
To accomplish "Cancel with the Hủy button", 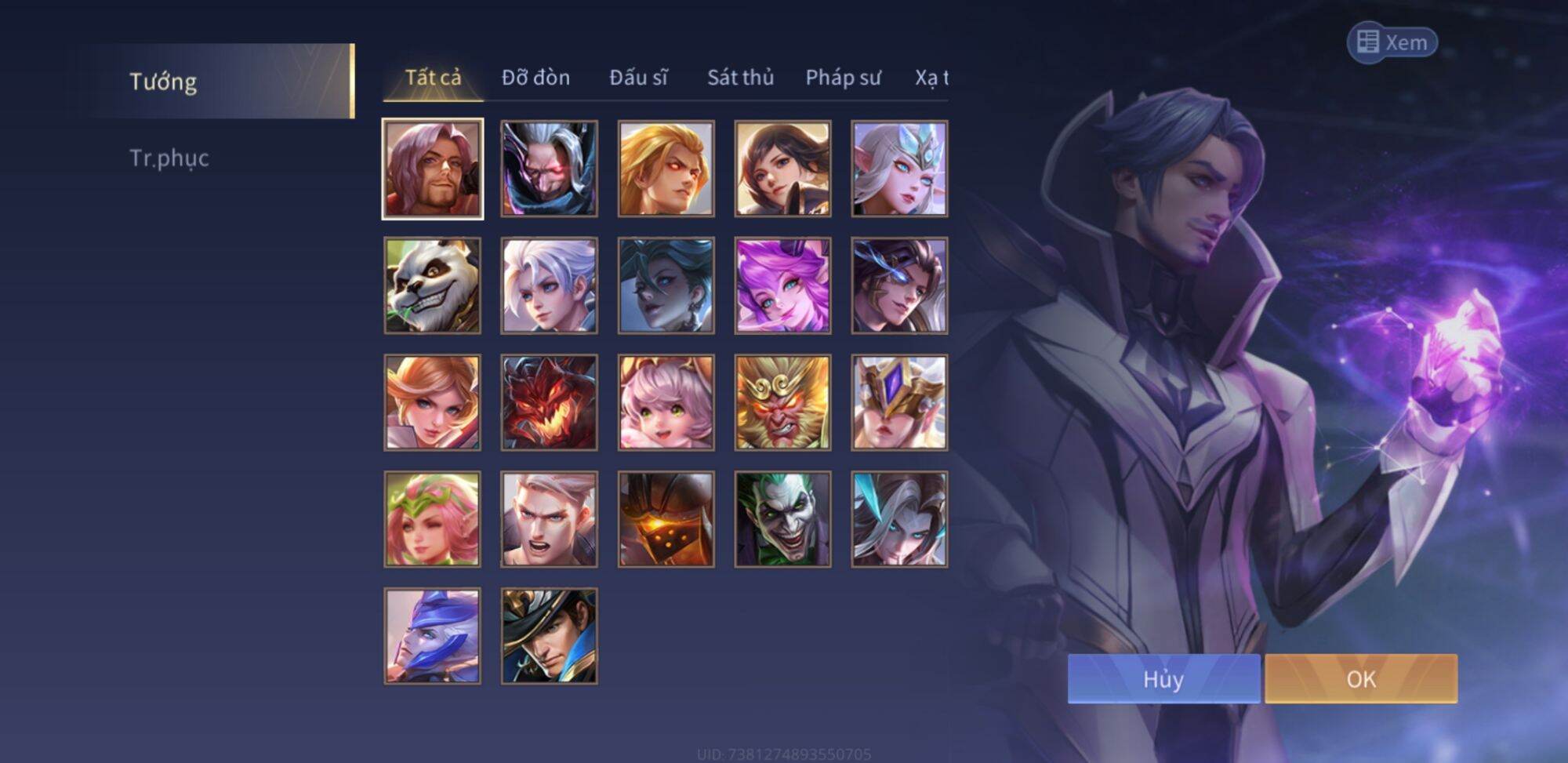I will (x=1163, y=678).
